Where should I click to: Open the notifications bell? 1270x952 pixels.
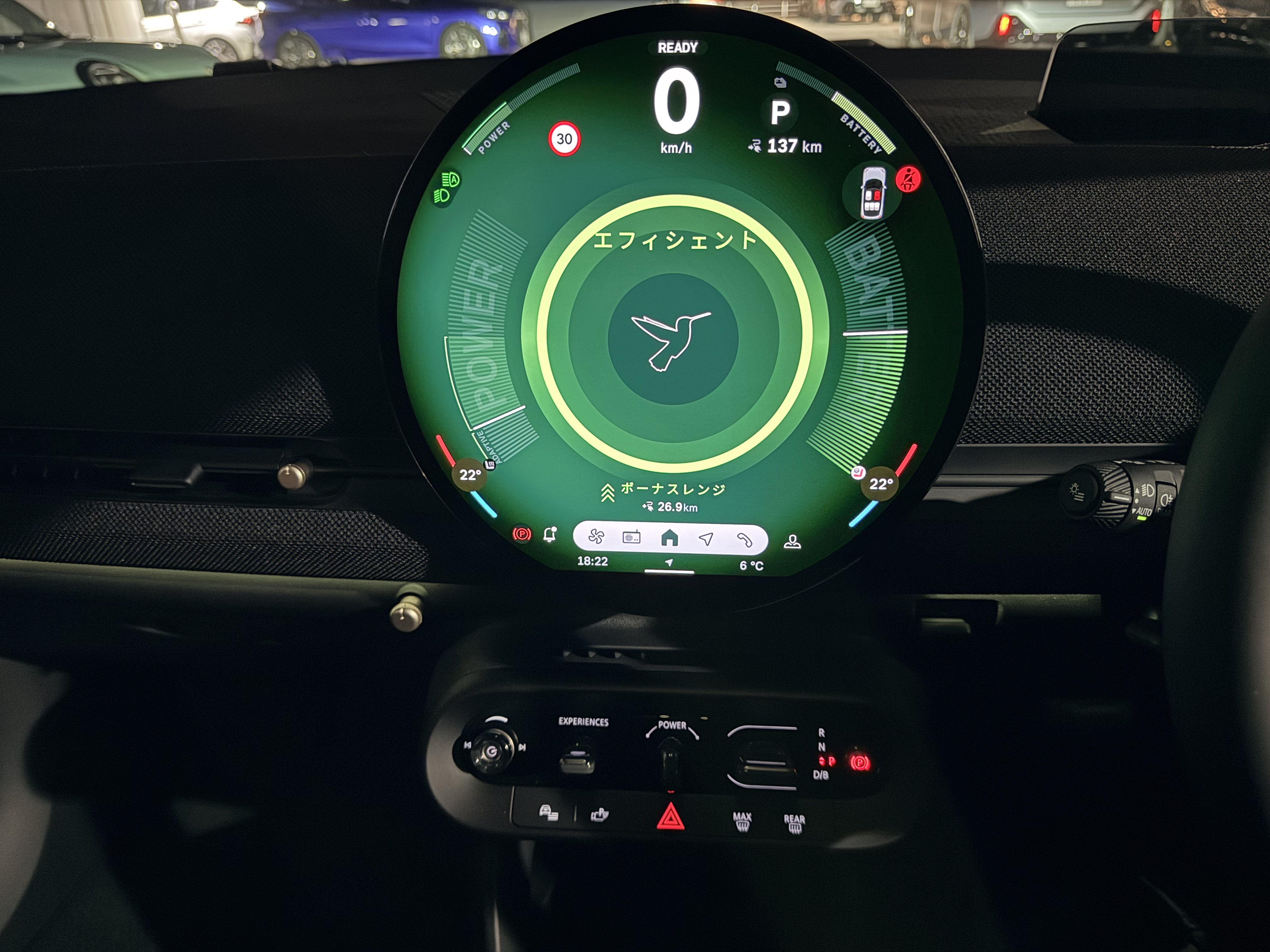[x=549, y=535]
